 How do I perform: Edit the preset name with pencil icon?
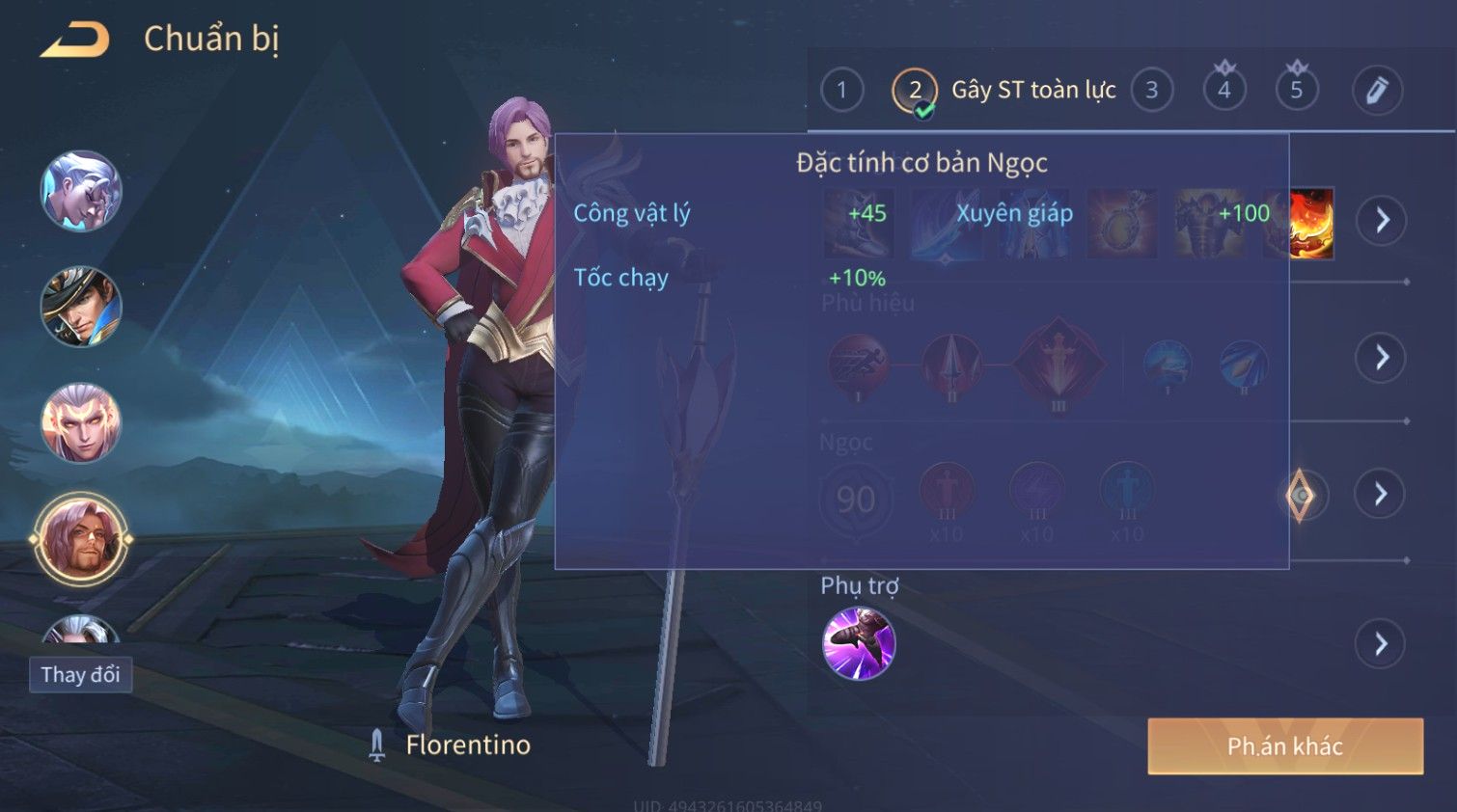point(1376,91)
